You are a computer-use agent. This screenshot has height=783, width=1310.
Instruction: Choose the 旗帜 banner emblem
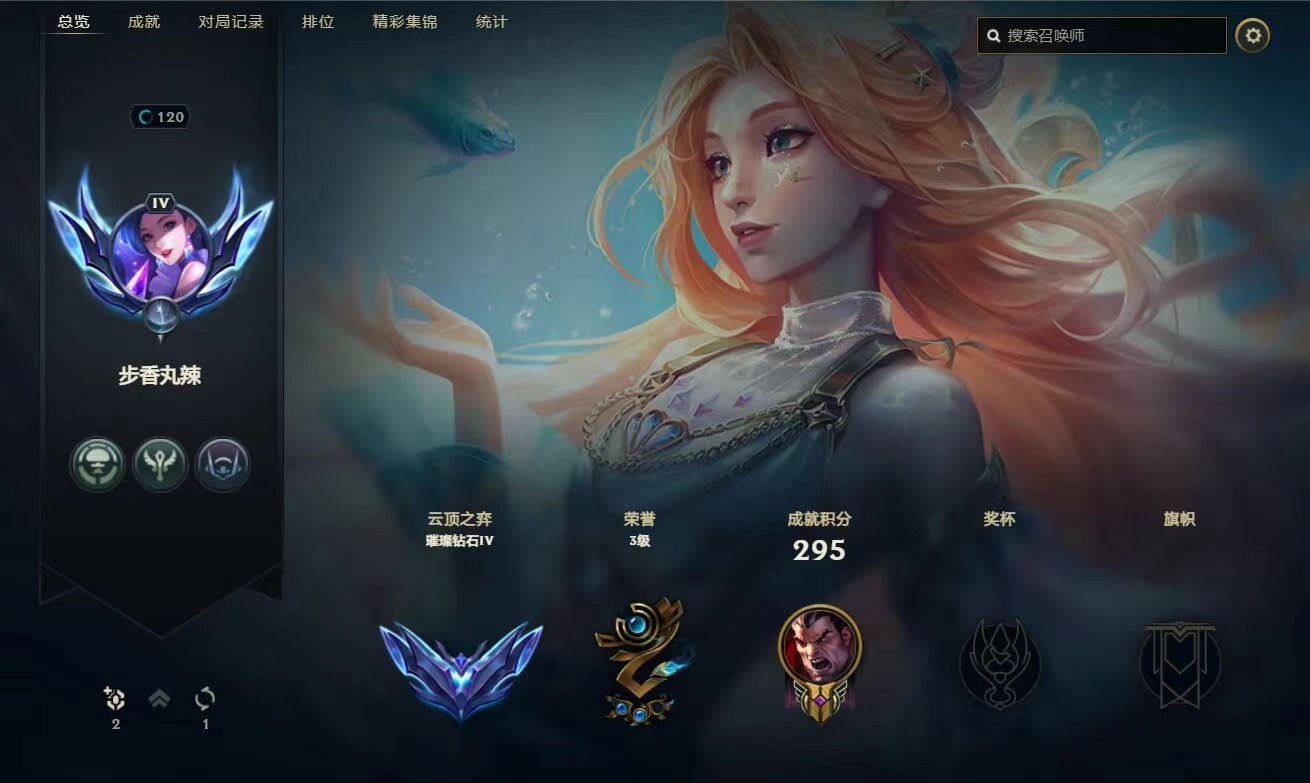click(1180, 663)
